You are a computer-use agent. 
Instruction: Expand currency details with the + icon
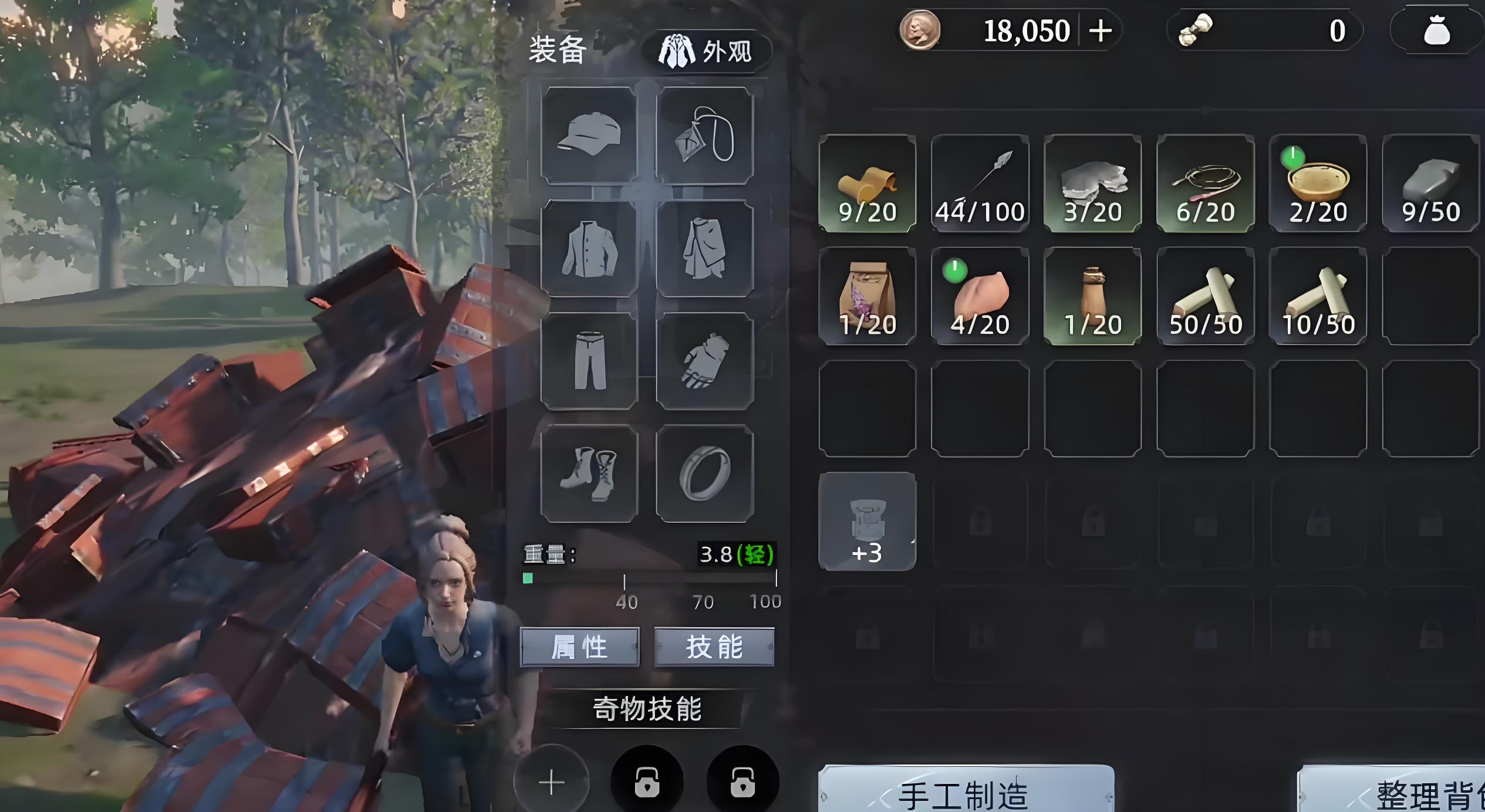click(1101, 31)
